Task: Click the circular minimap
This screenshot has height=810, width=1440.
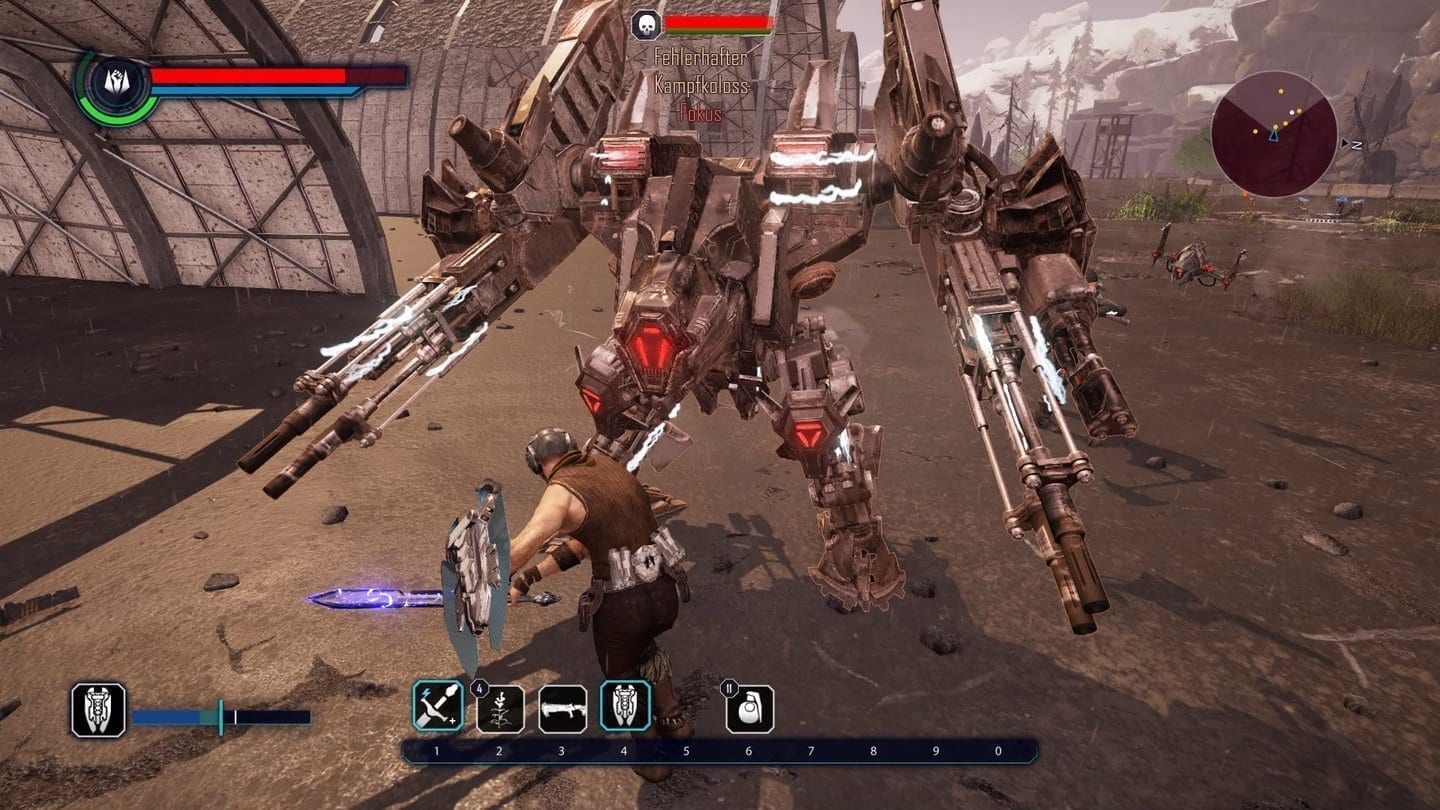Action: click(x=1274, y=134)
